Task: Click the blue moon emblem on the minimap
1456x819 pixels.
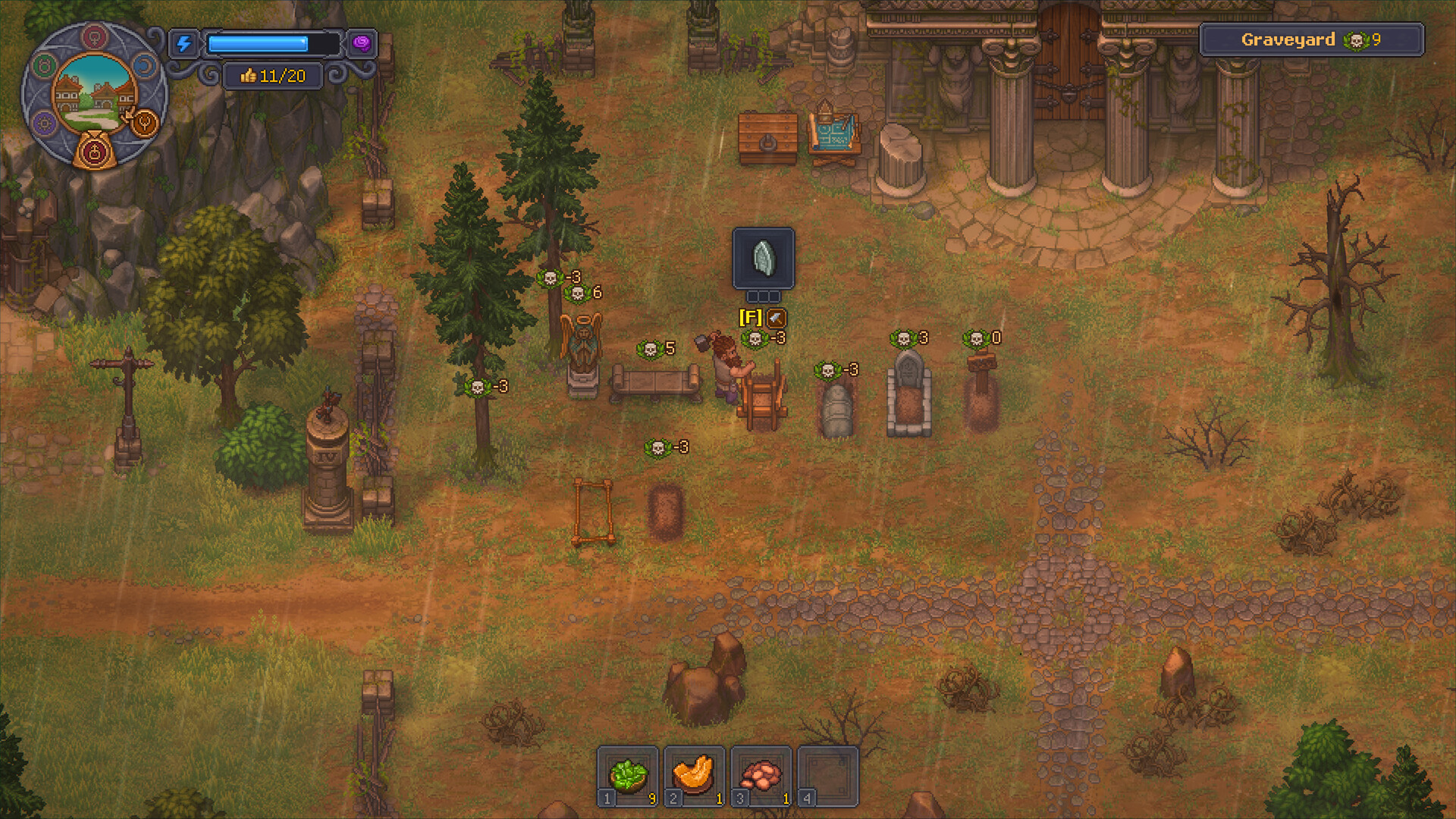Action: point(144,67)
